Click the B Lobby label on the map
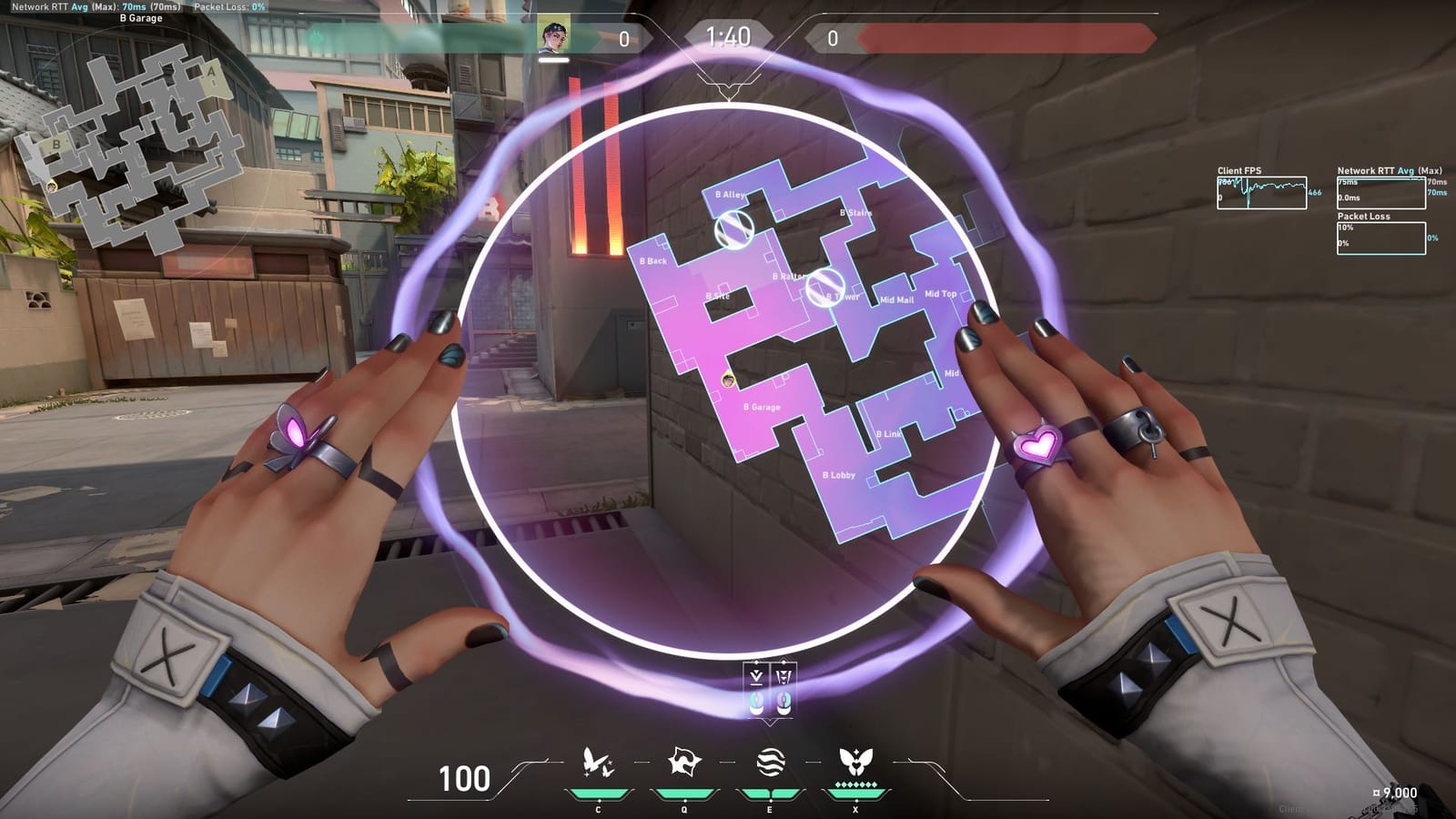 point(837,473)
